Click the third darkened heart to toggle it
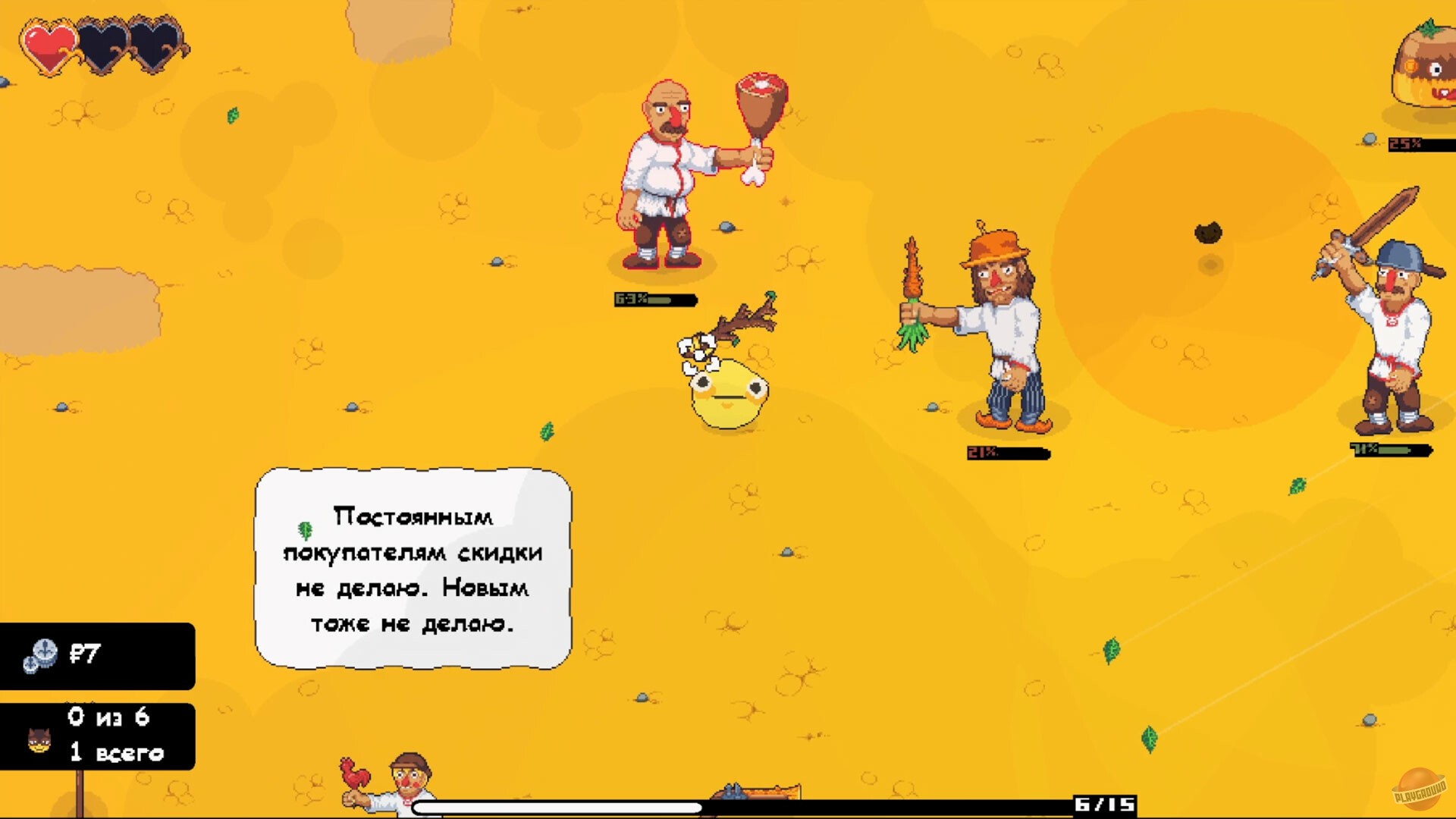 click(x=154, y=43)
